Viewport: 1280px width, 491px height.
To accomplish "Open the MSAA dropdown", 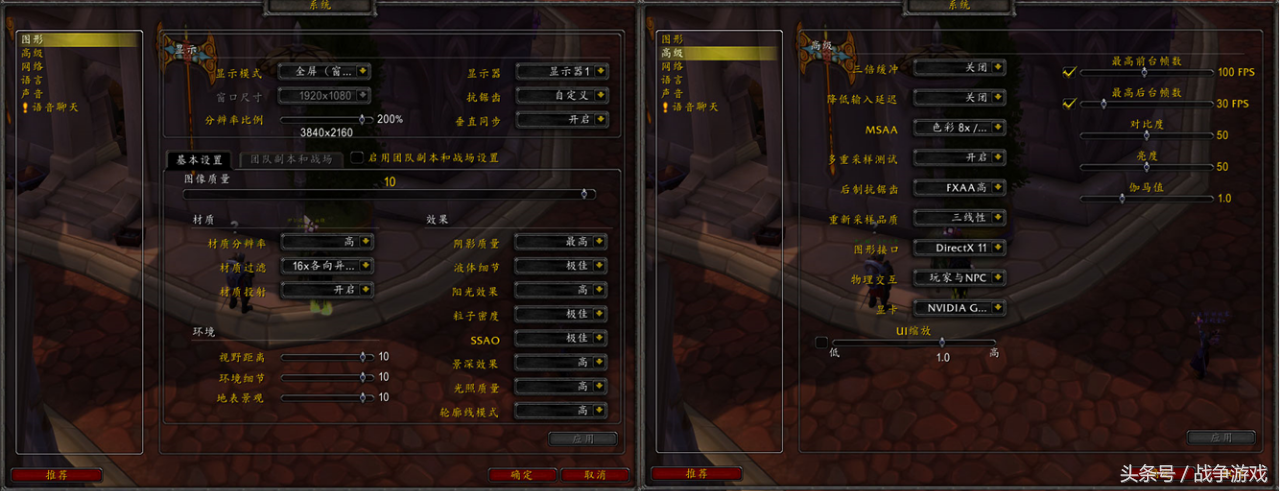I will coord(959,128).
